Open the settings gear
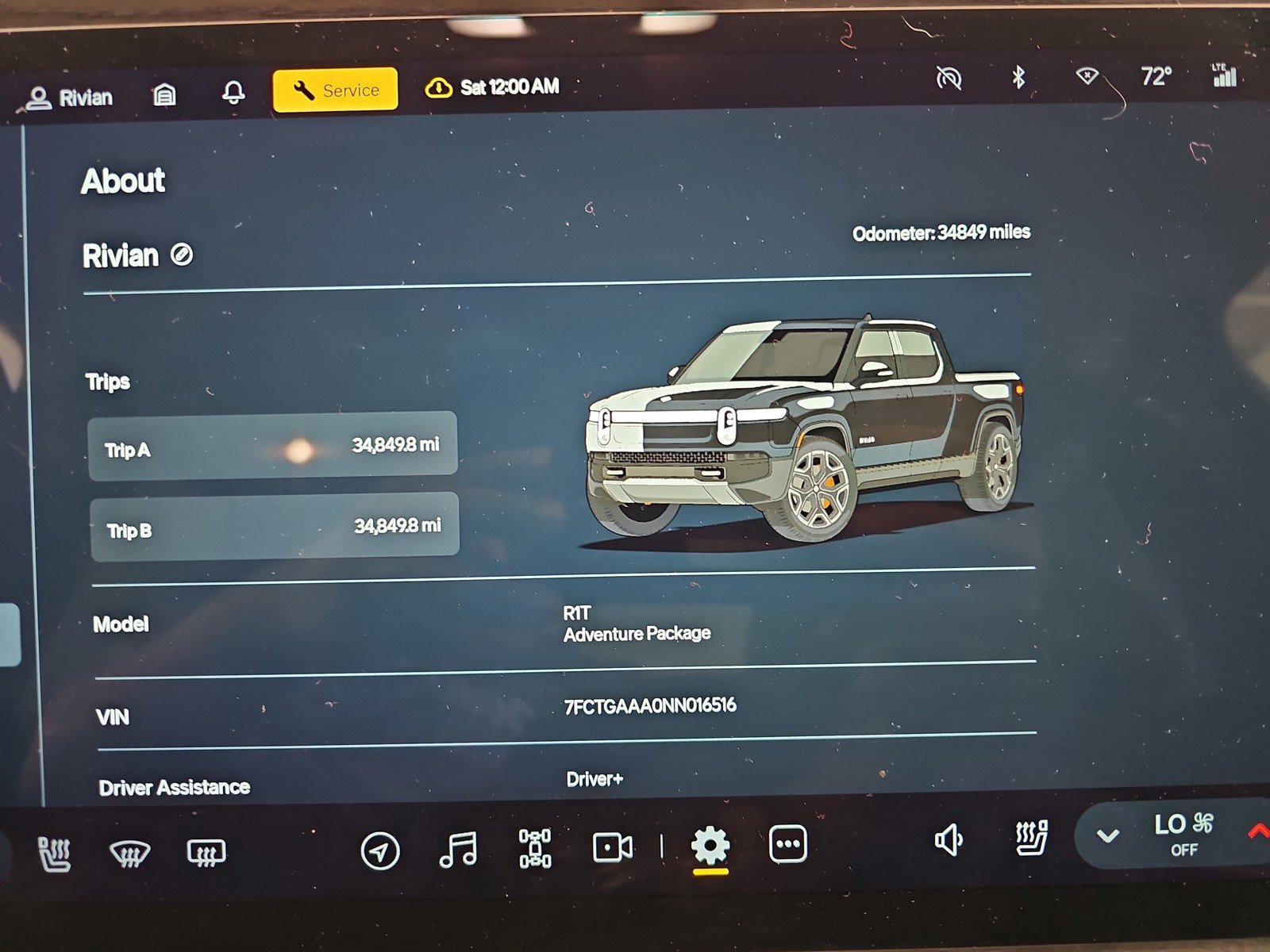 (712, 846)
